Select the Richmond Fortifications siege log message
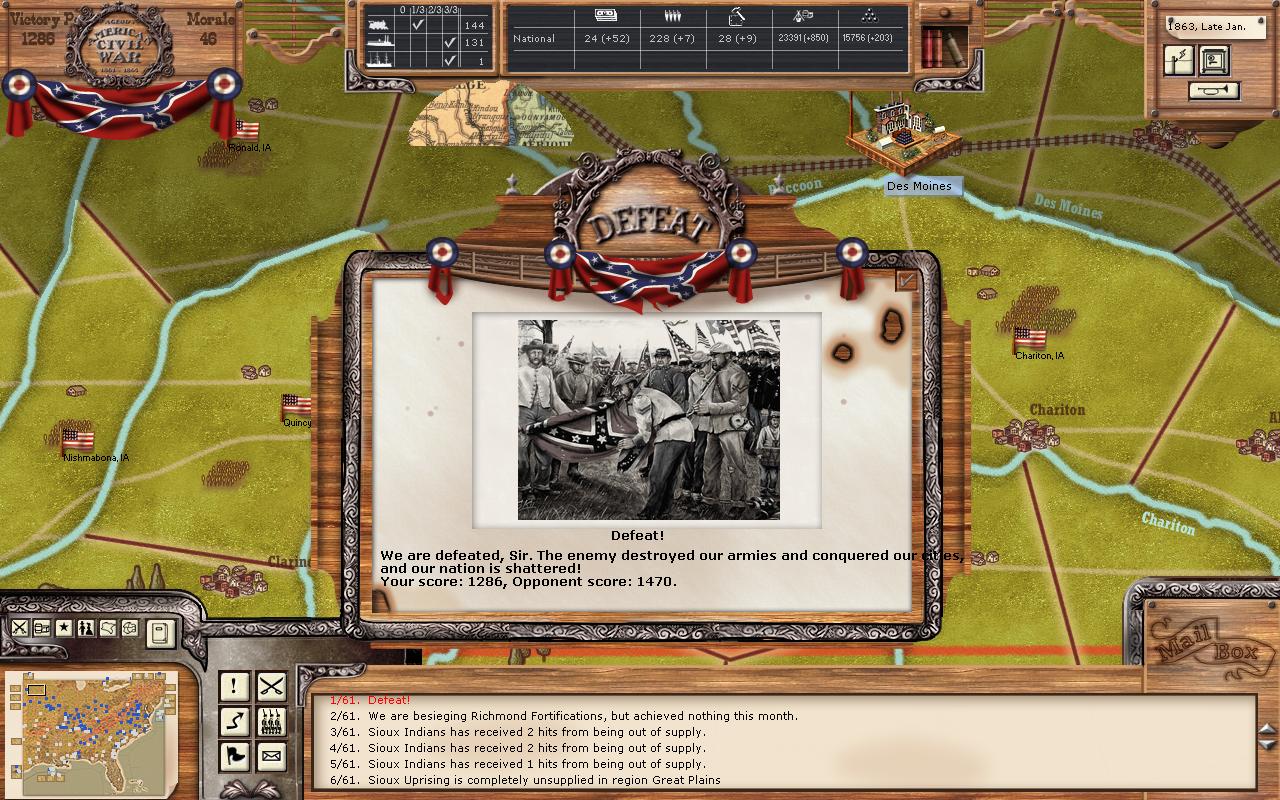 582,716
